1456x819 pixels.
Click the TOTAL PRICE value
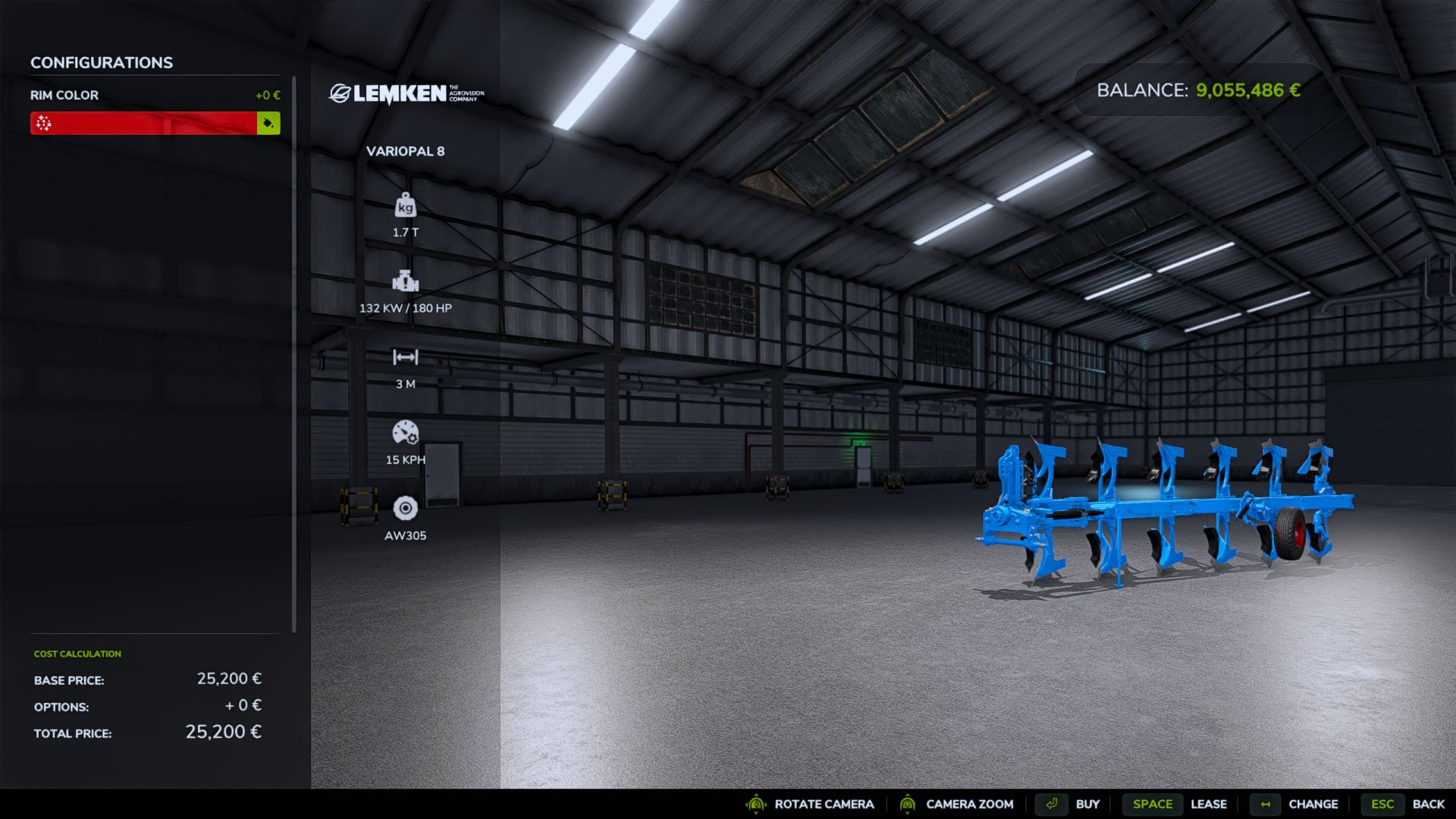point(224,733)
